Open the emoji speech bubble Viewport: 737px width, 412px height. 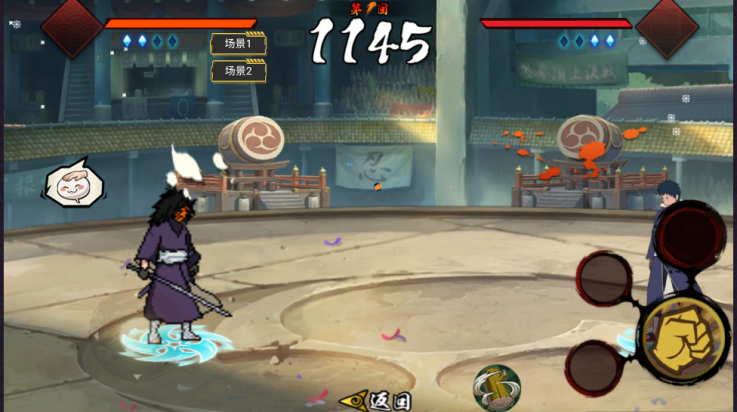[x=74, y=184]
